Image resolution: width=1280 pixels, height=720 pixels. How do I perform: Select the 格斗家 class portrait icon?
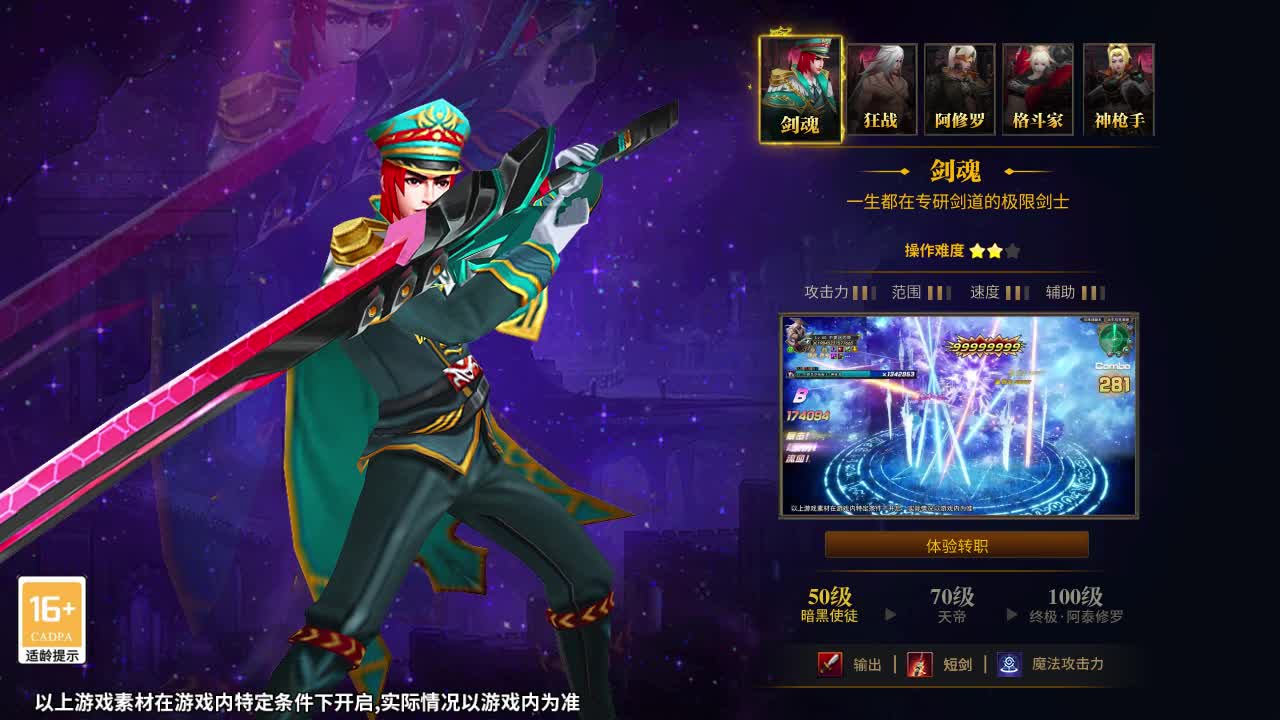(1036, 86)
